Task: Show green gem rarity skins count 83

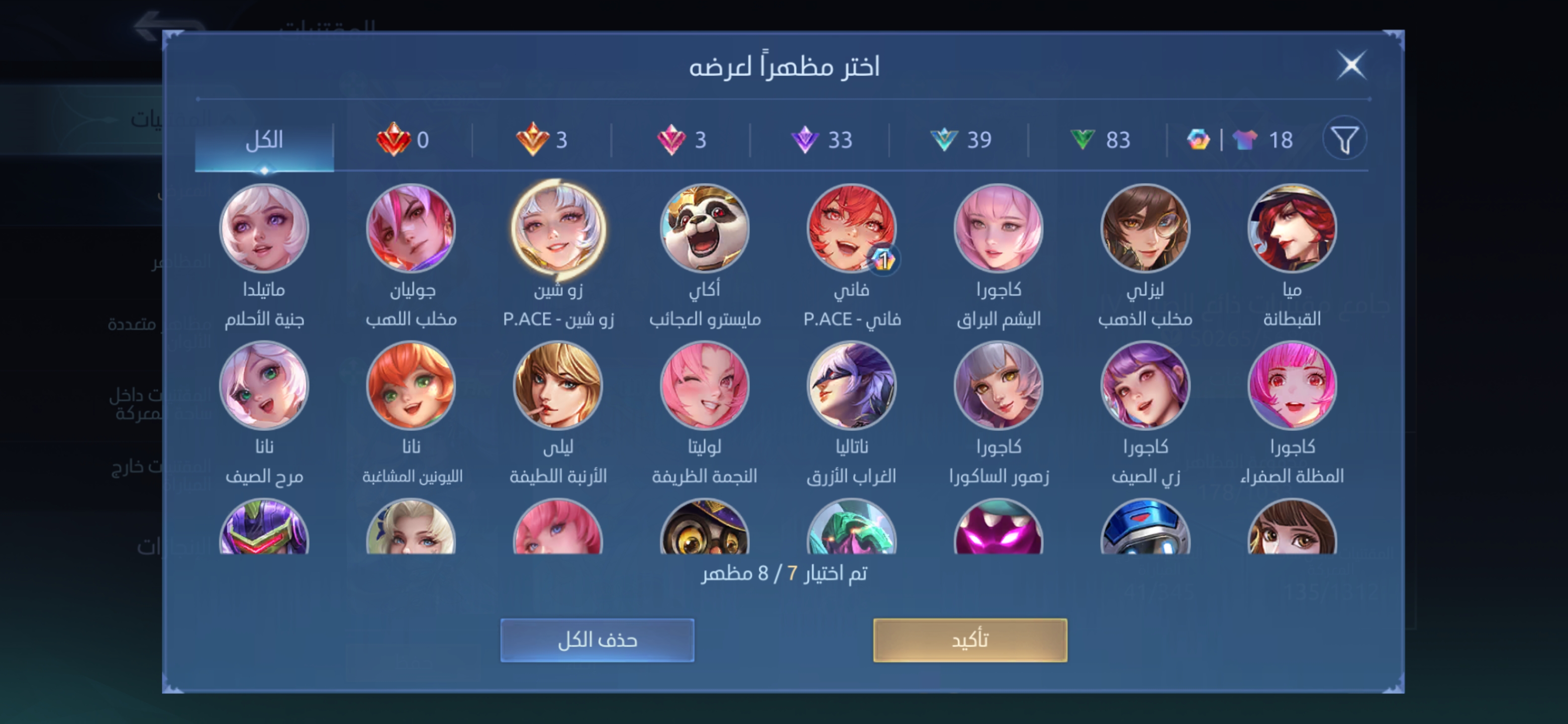Action: tap(1096, 139)
